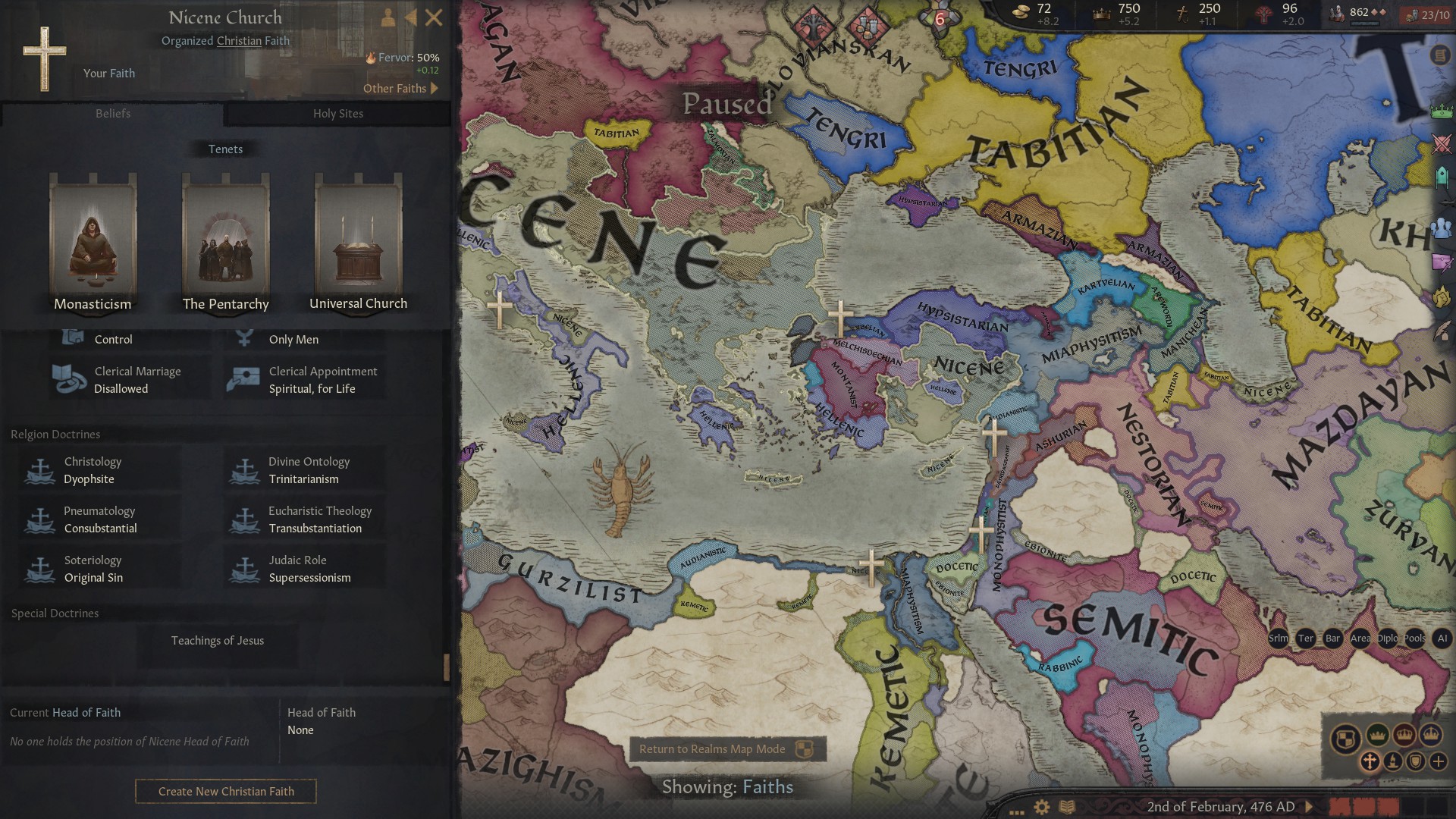Image resolution: width=1456 pixels, height=819 pixels.
Task: Open the Encyclopedia book icon near the date
Action: click(1067, 808)
